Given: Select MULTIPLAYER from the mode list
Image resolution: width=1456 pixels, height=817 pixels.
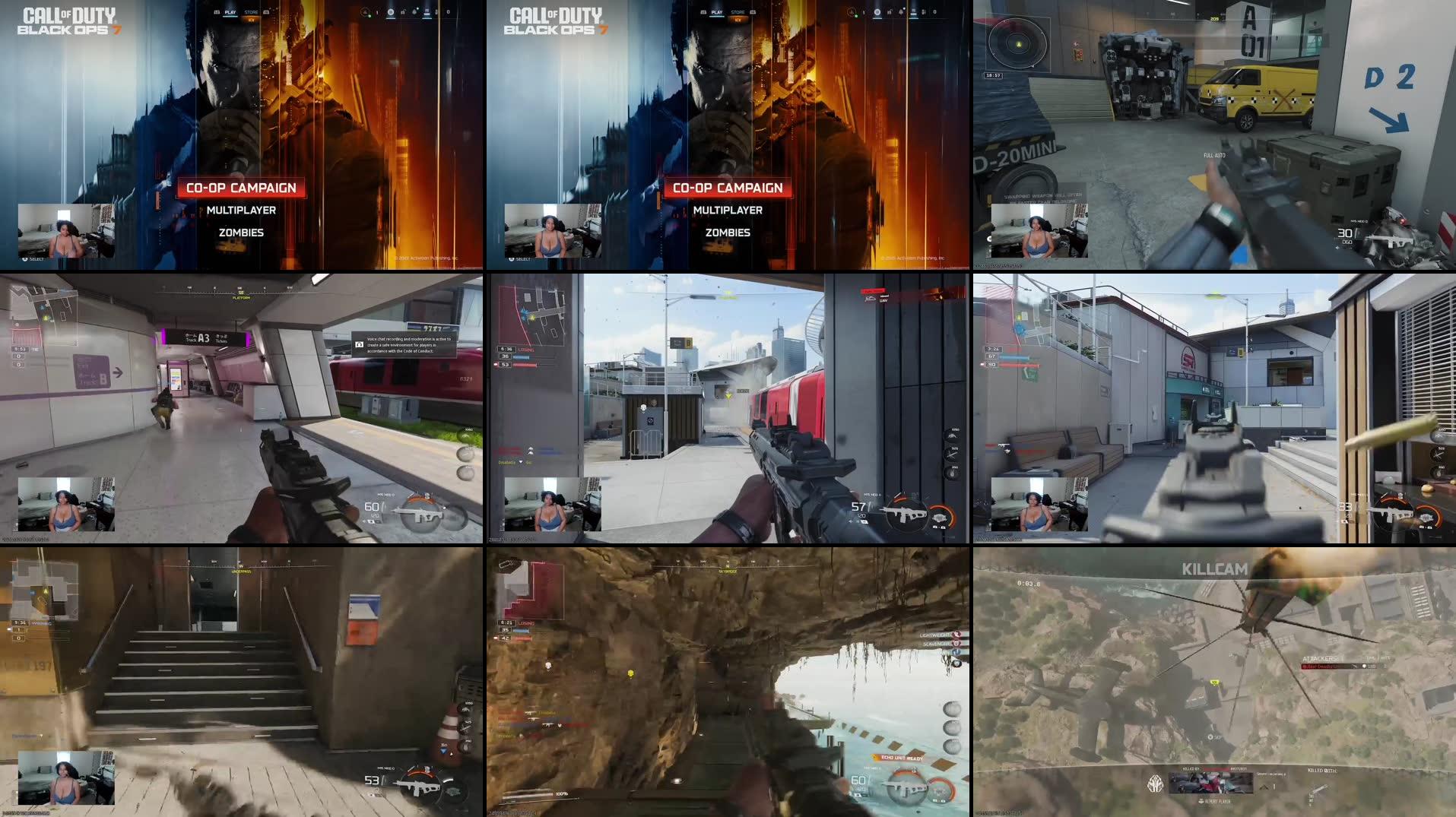Looking at the screenshot, I should (243, 210).
